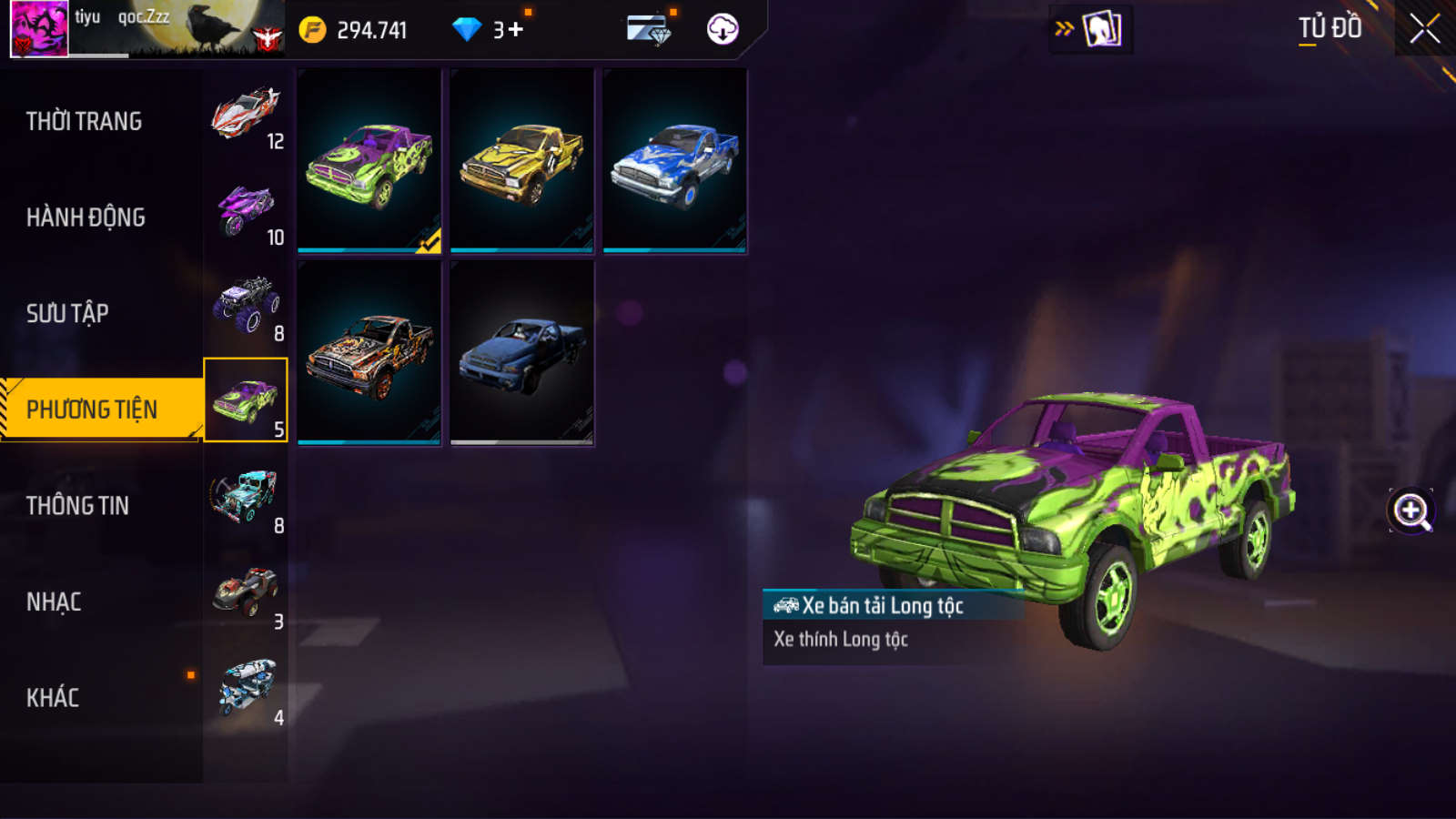Select the green and purple pickup truck skin

click(369, 161)
